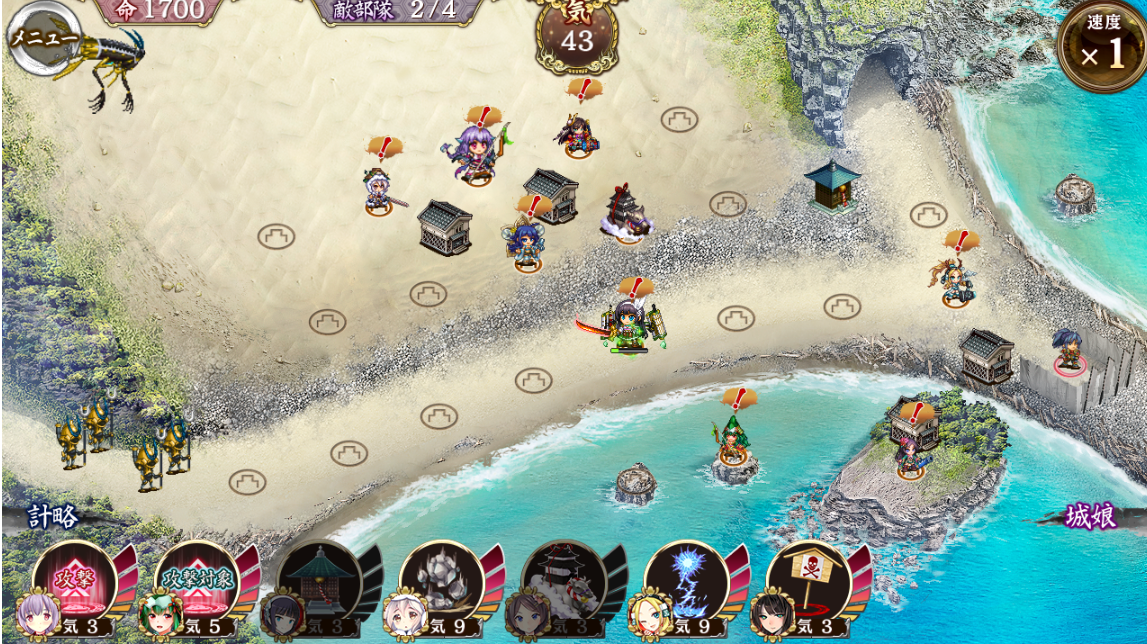Viewport: 1147px width, 644px height.
Task: Select the snowy castle stratagem icon
Action: coord(564,583)
